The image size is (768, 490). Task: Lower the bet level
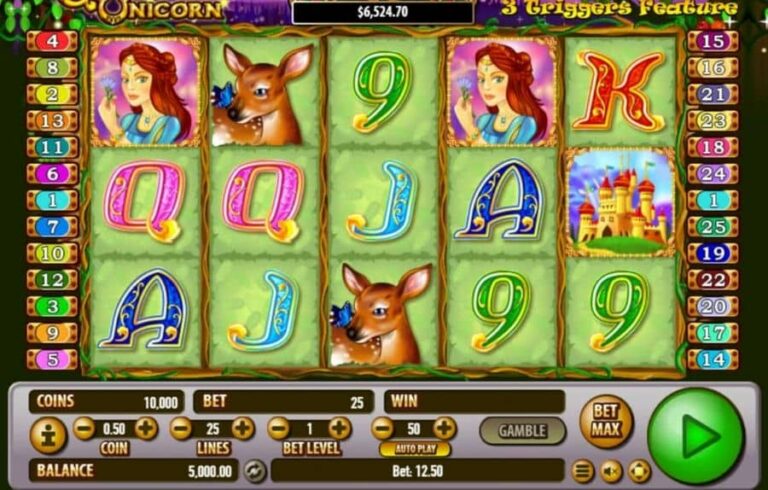tap(278, 429)
